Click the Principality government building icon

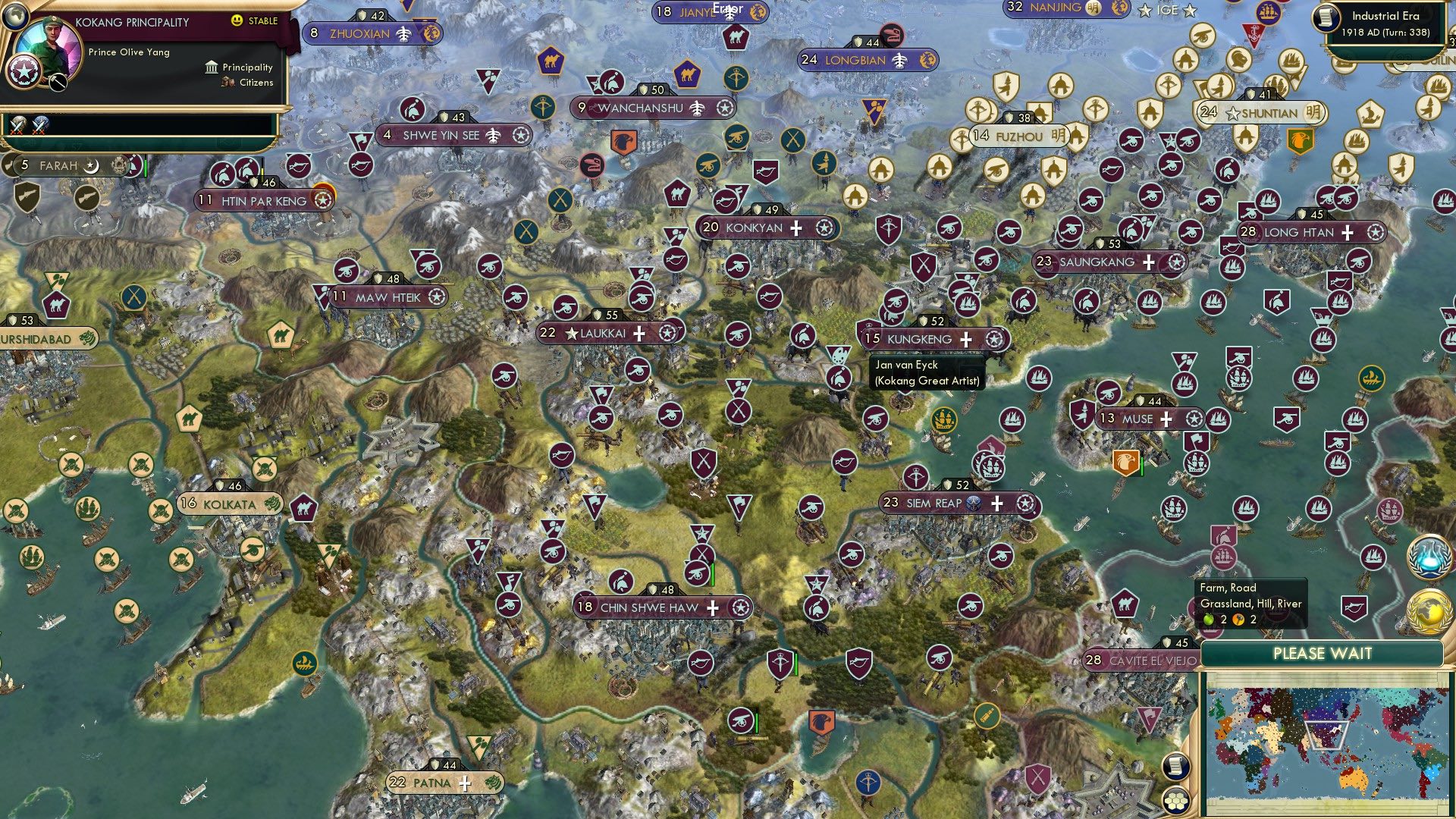click(211, 67)
